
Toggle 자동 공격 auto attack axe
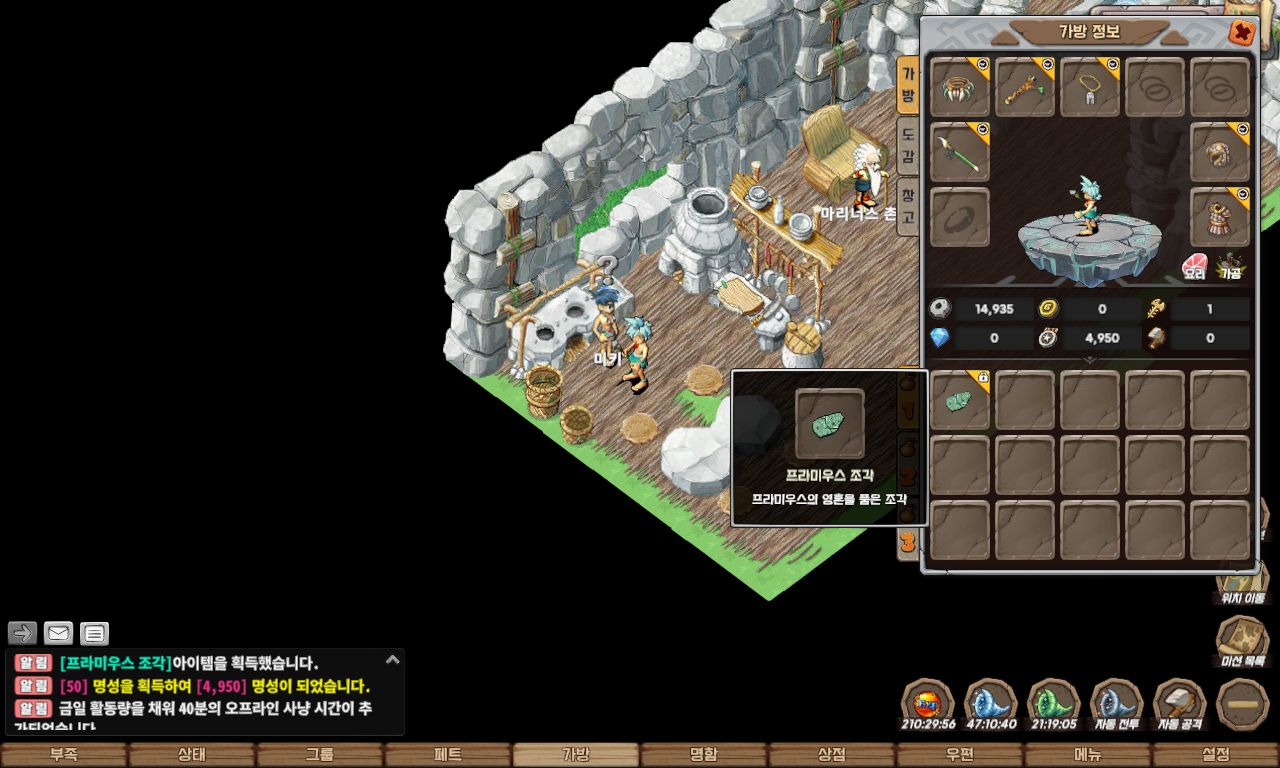(x=1180, y=704)
